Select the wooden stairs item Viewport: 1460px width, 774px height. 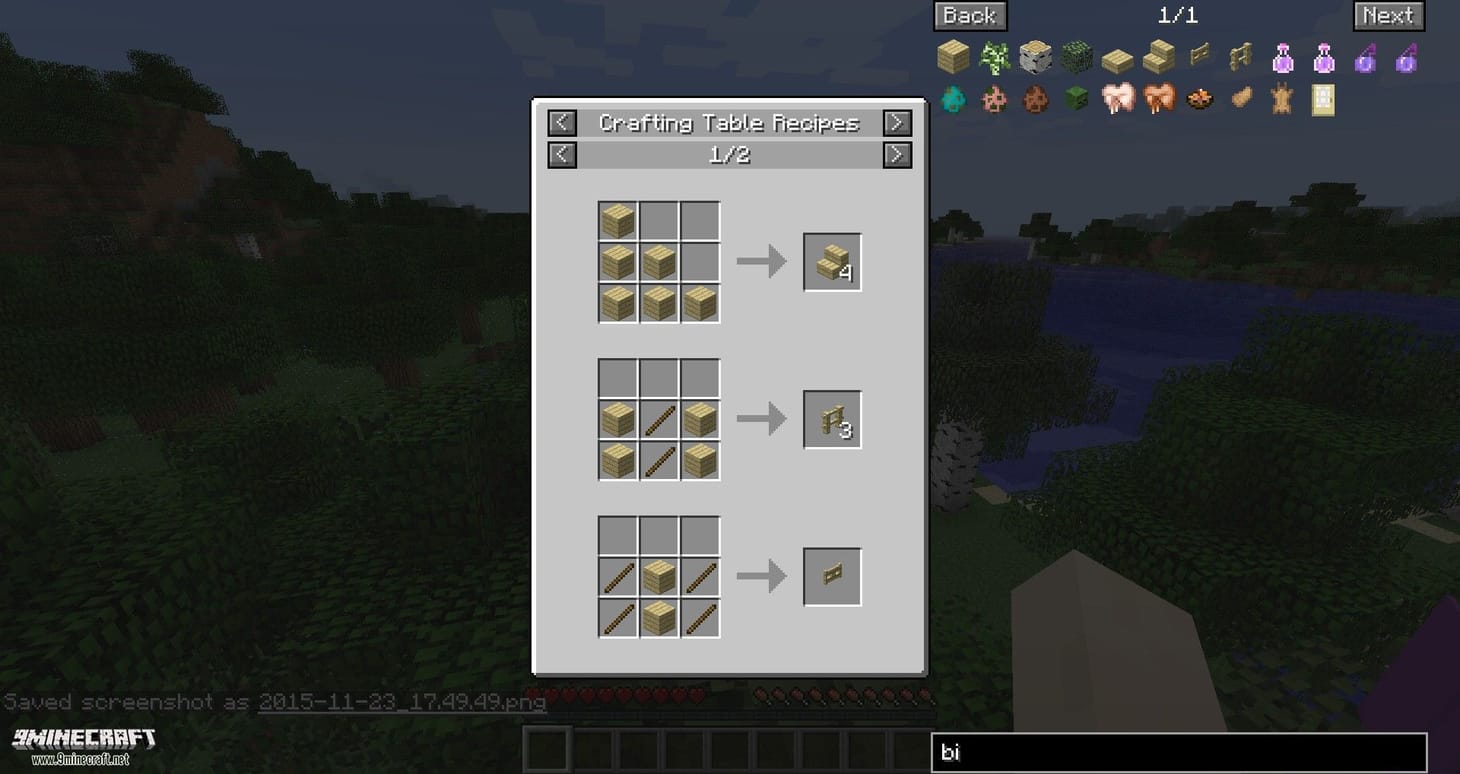[1159, 57]
